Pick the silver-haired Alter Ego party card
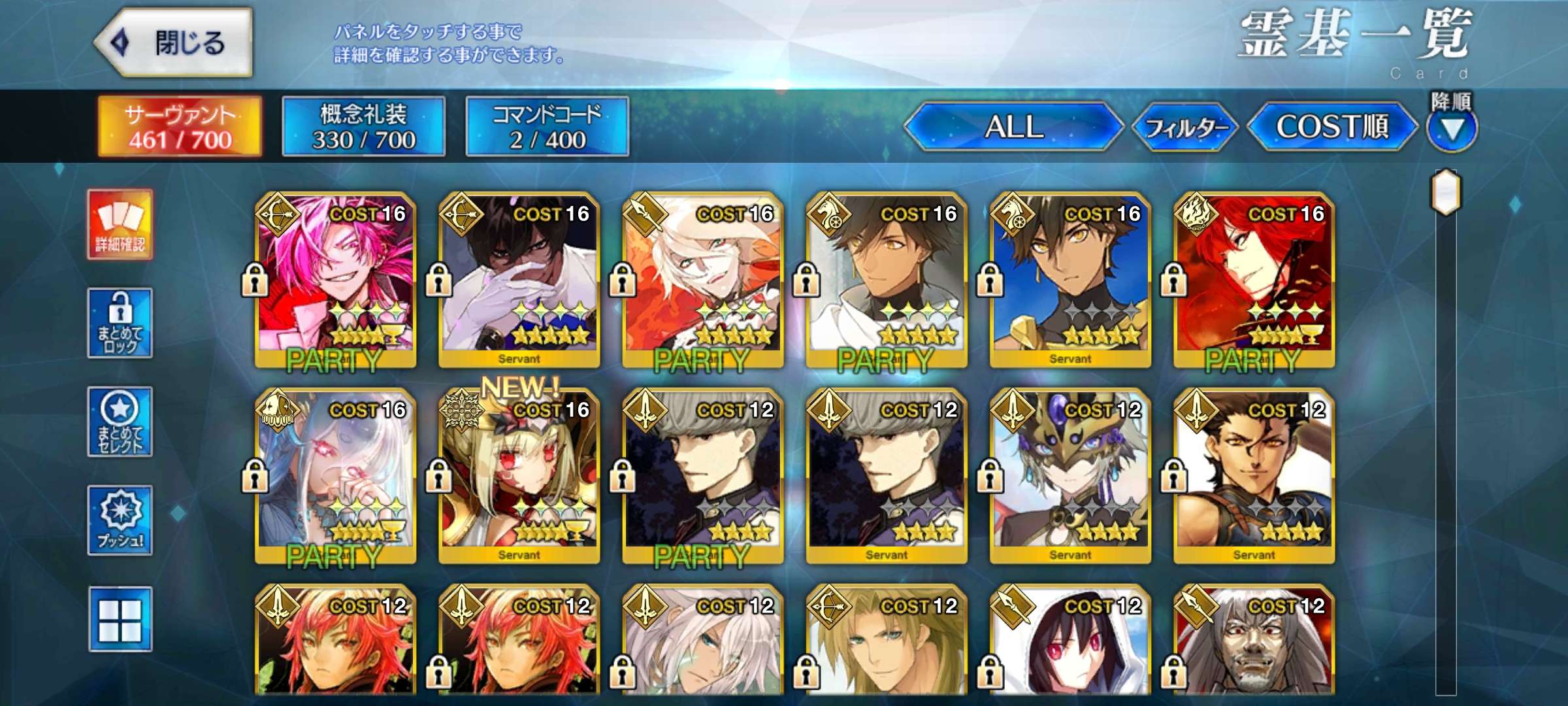Viewport: 1568px width, 706px height. tap(336, 475)
